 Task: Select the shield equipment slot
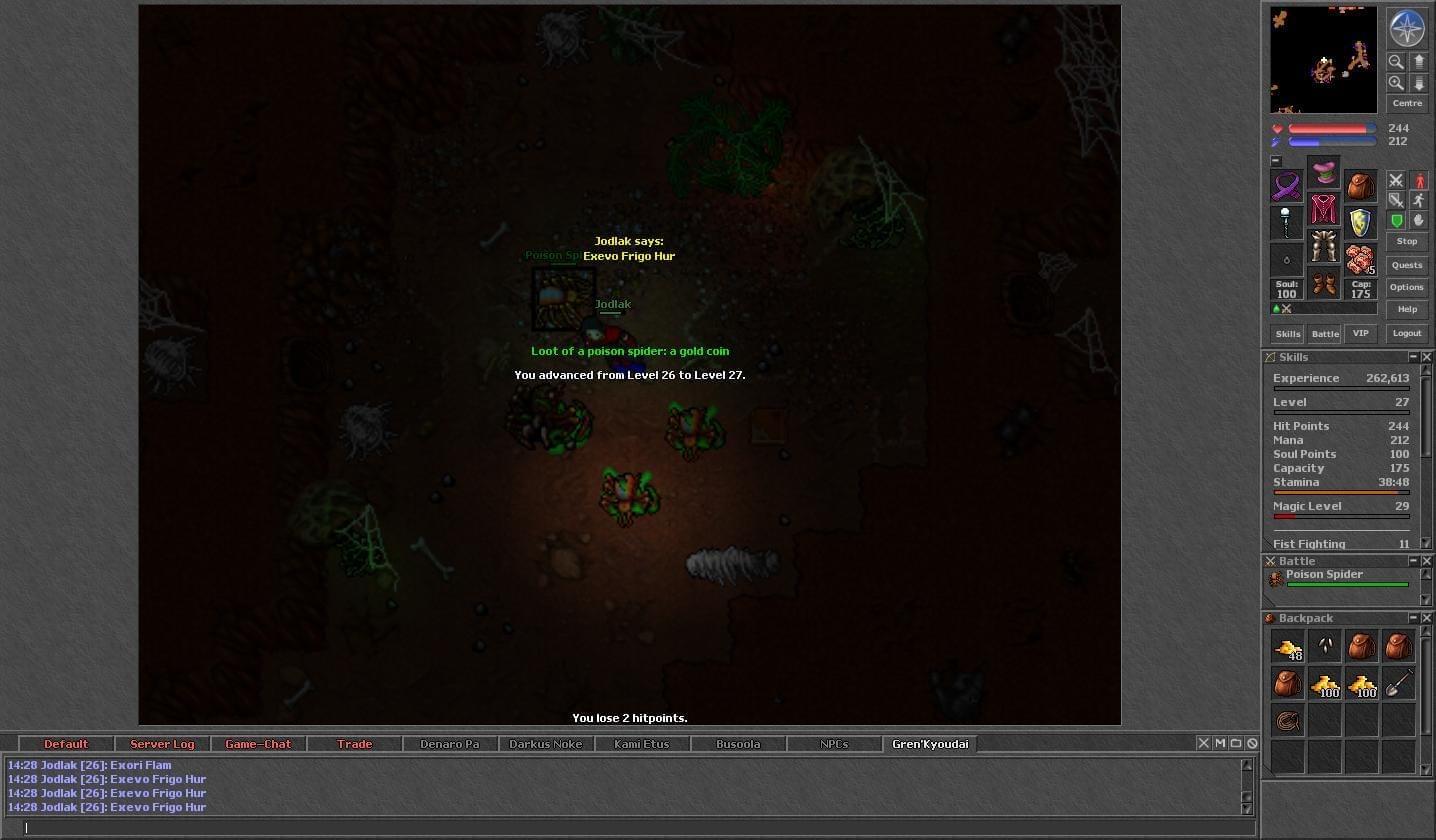point(1360,222)
